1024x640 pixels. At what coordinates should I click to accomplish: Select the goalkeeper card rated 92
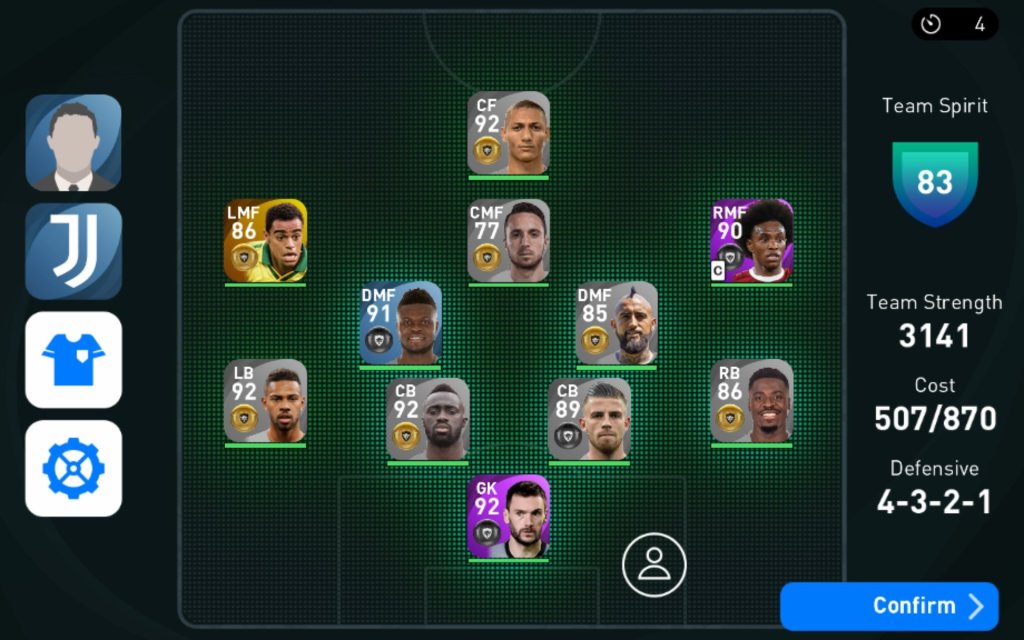coord(509,516)
